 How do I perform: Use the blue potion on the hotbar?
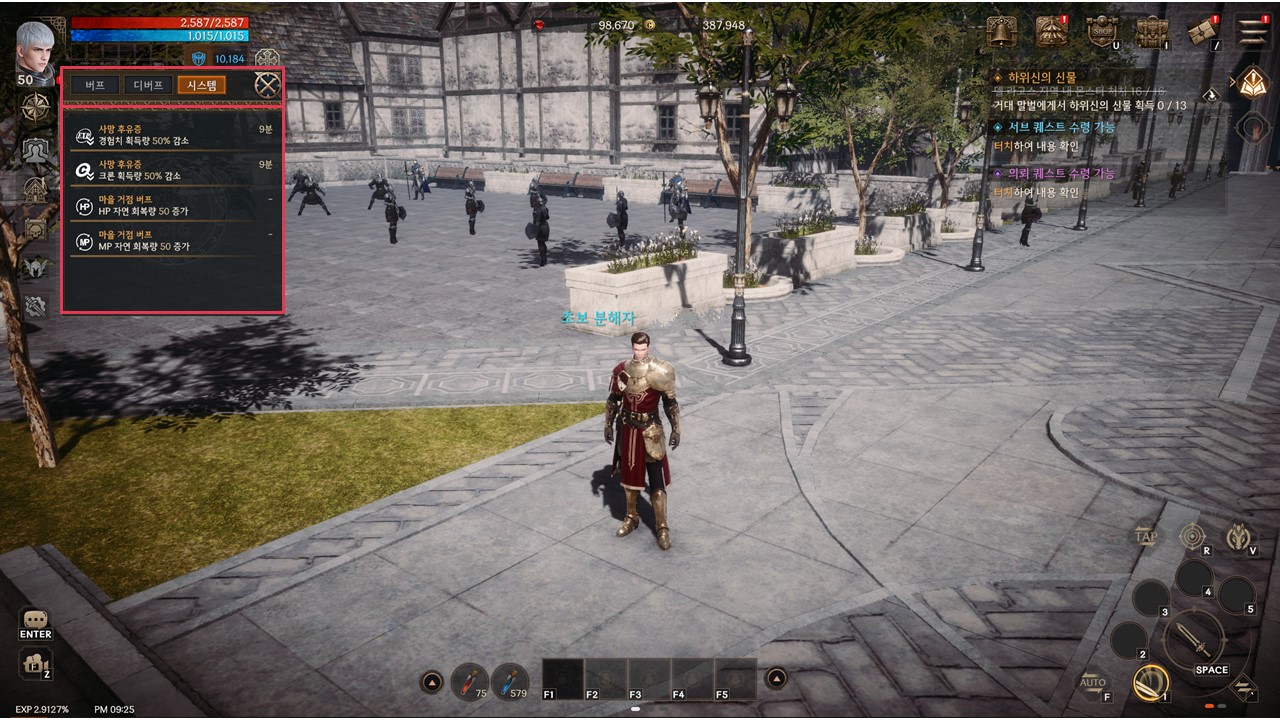(510, 681)
